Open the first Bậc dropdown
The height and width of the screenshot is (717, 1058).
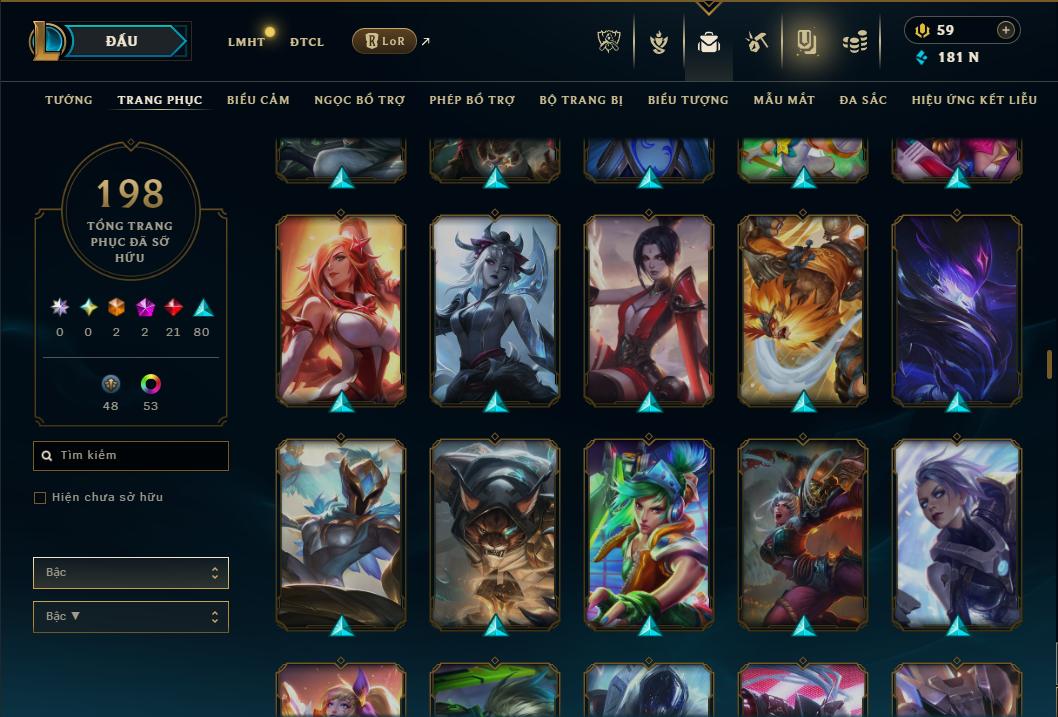click(131, 573)
